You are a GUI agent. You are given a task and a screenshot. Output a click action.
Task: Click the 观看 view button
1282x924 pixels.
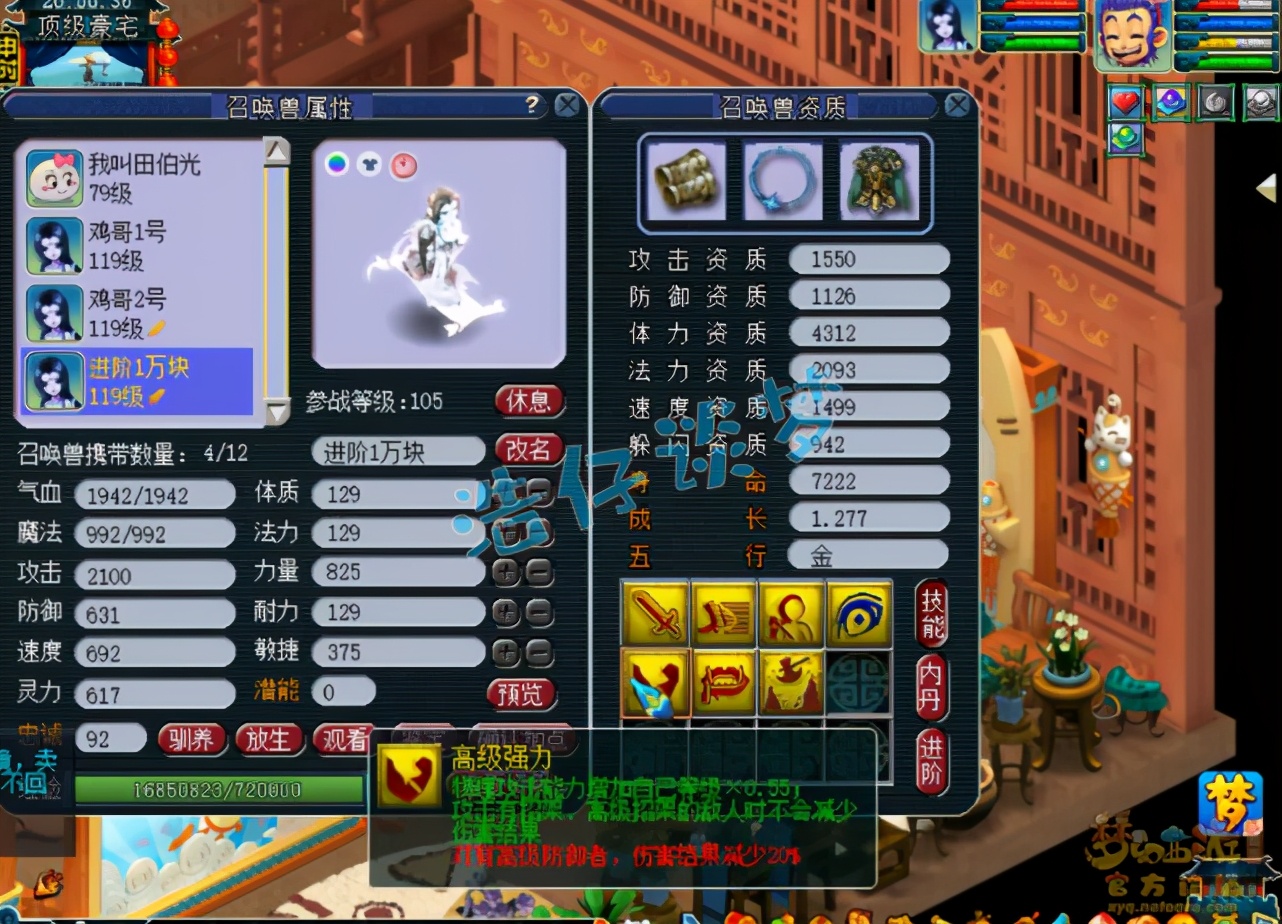tap(343, 739)
